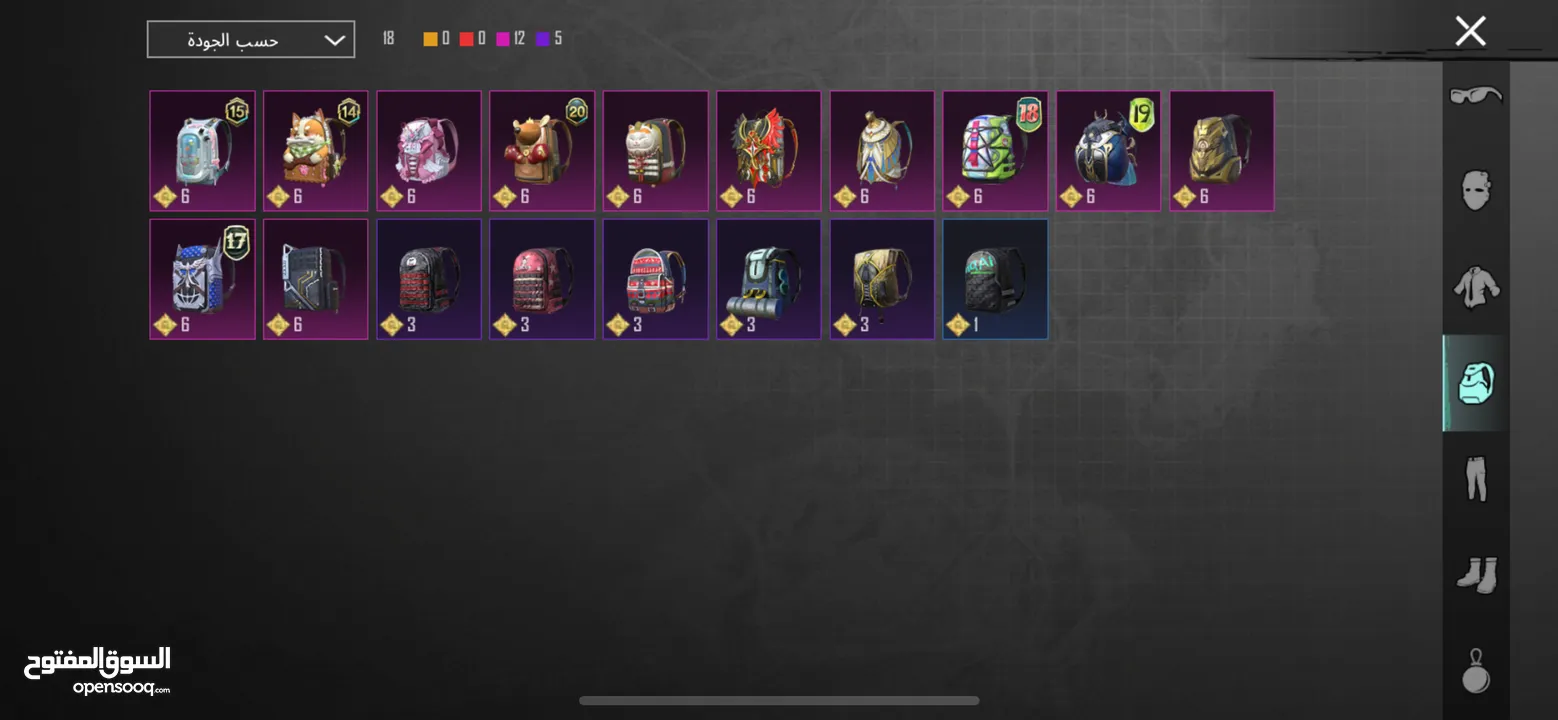Select the blue helmet backpack with badge 19
The width and height of the screenshot is (1558, 720).
point(1108,151)
